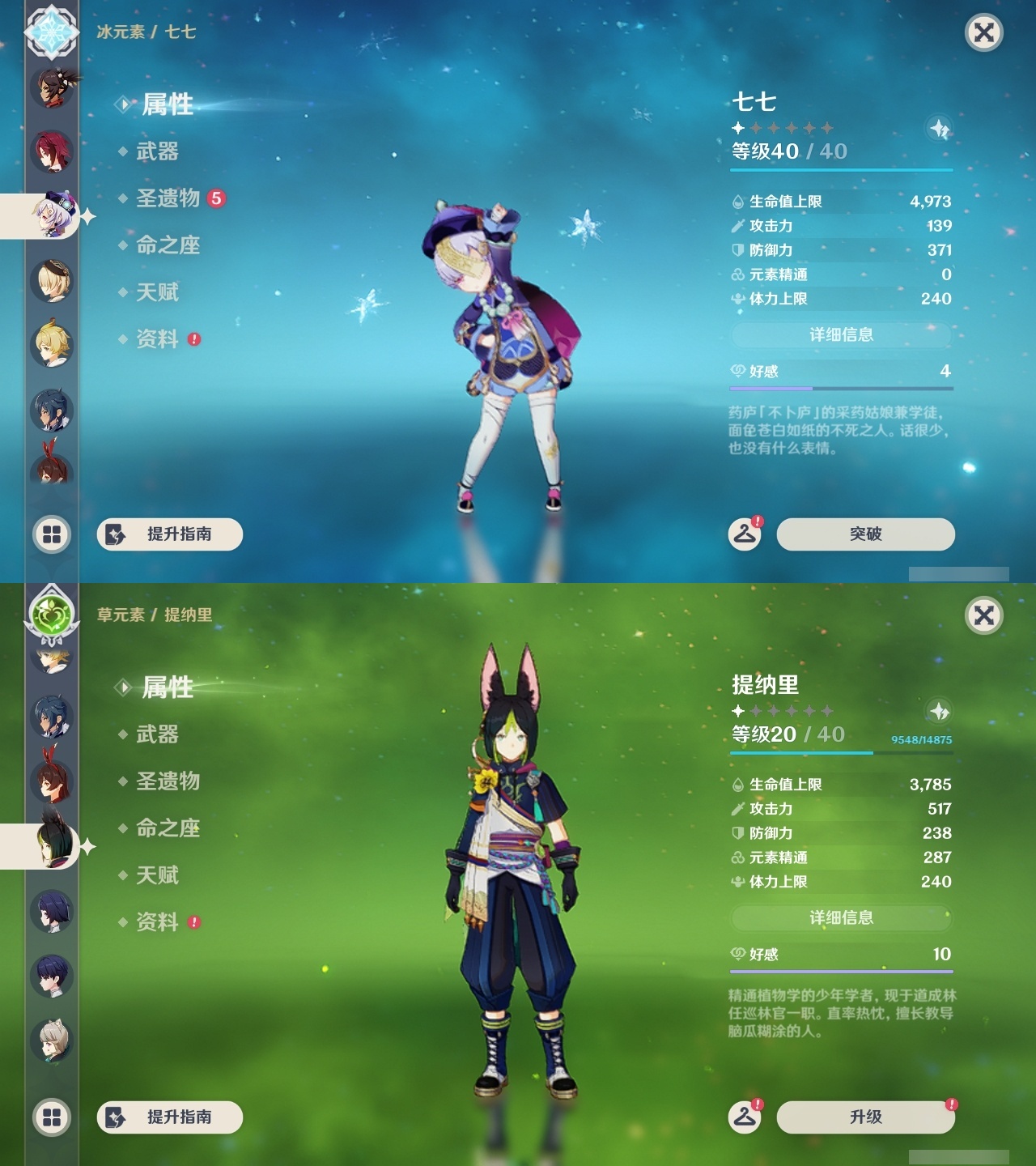Click the elemental mastery icon next to 元素精通
The height and width of the screenshot is (1166, 1036).
click(x=739, y=274)
